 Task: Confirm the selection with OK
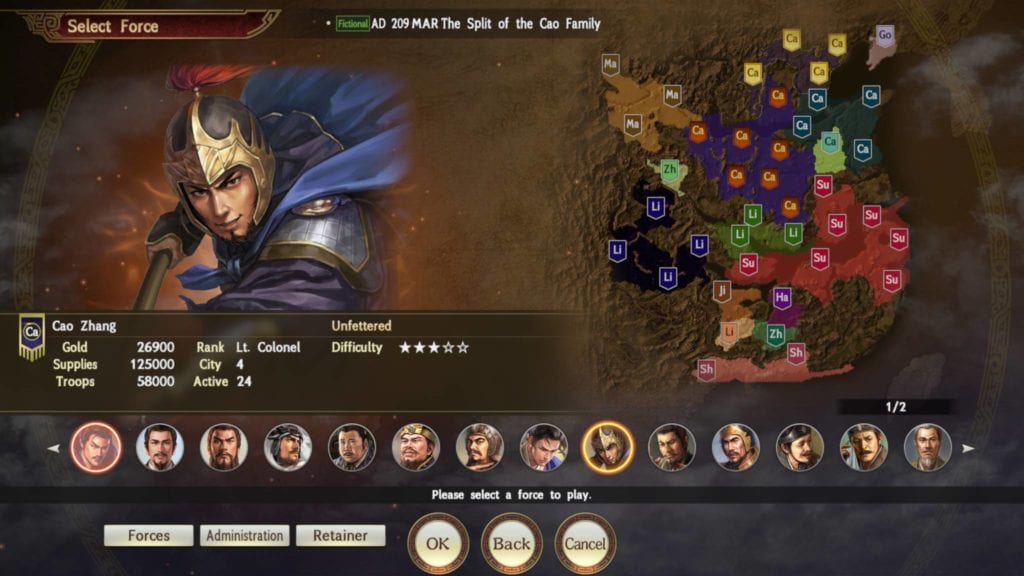438,543
